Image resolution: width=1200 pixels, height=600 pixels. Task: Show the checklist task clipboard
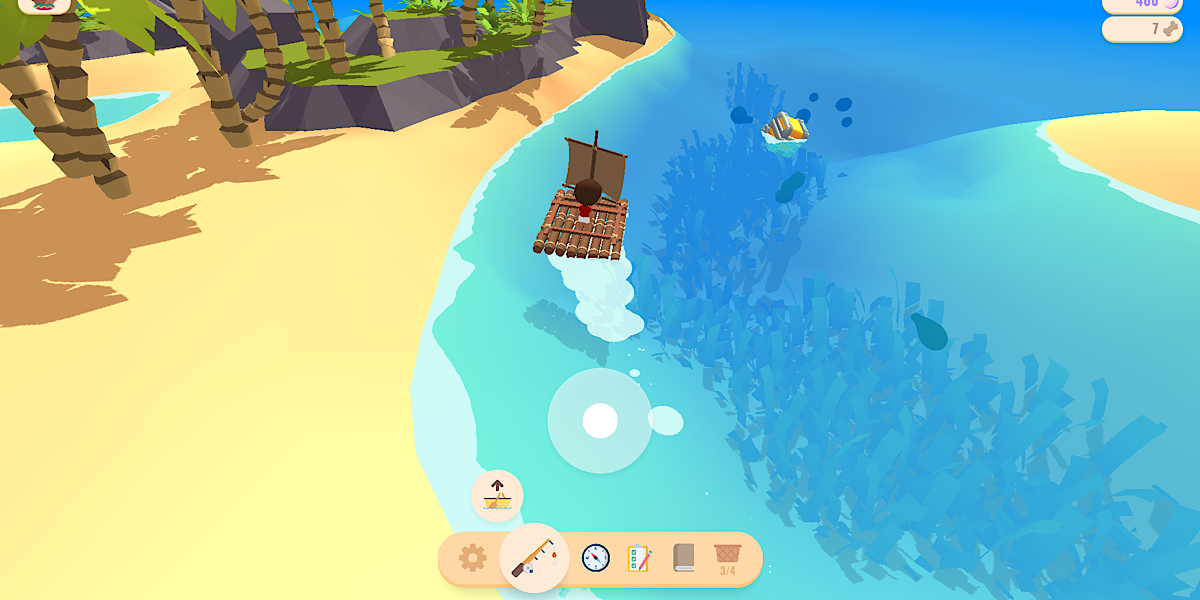coord(639,558)
